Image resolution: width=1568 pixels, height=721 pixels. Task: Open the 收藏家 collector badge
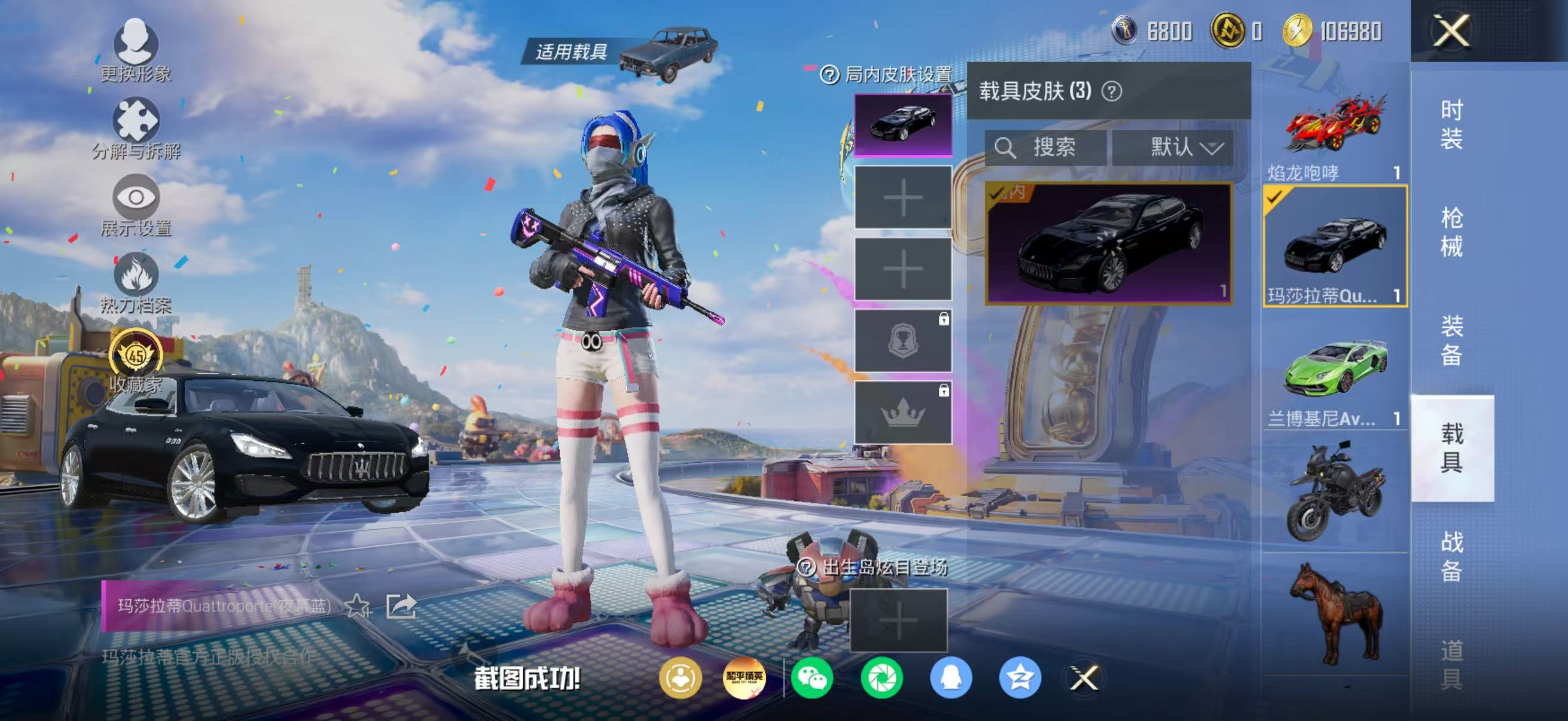click(136, 360)
